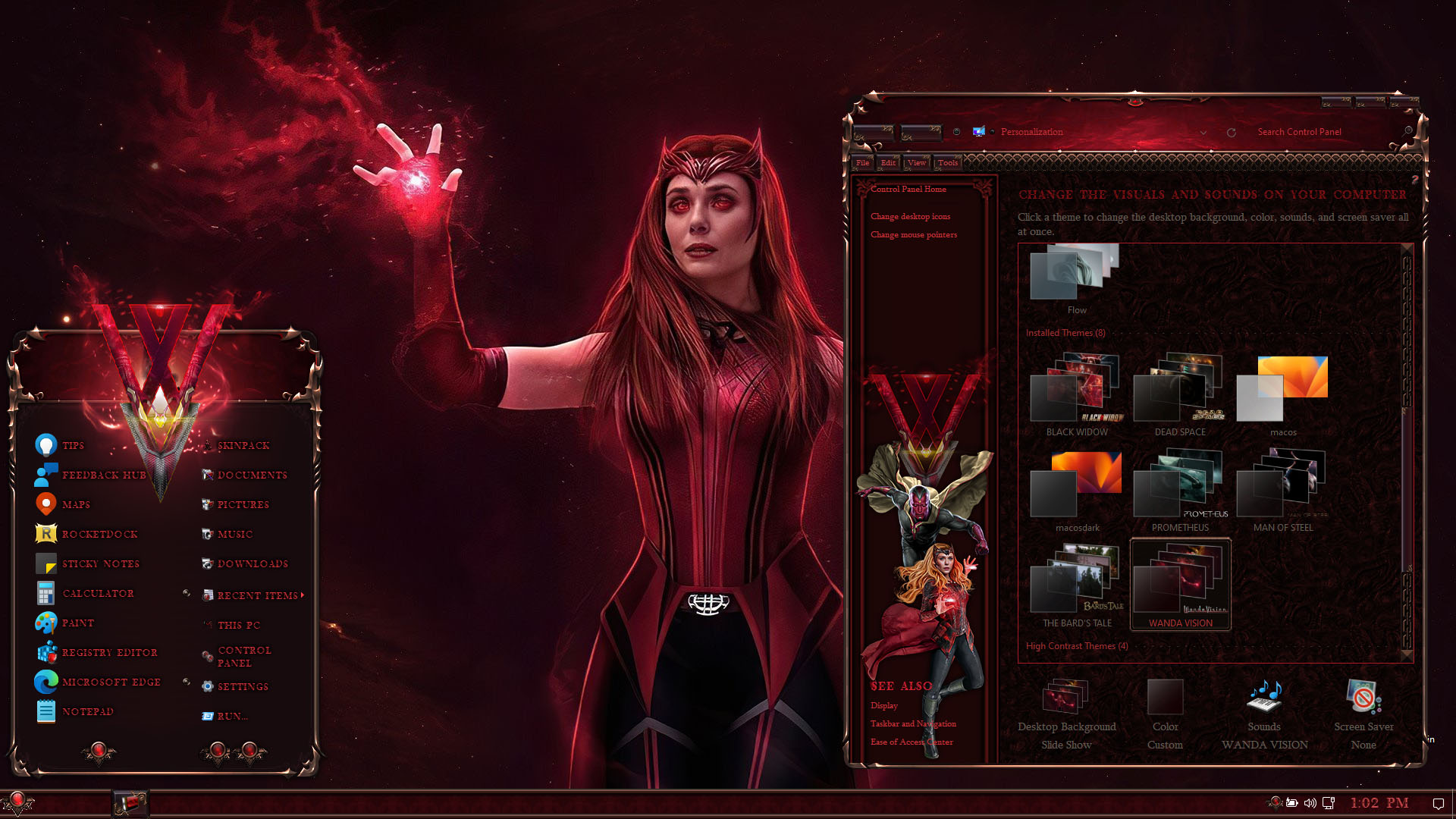
Task: Click the Change desktop icons link
Action: click(x=910, y=216)
